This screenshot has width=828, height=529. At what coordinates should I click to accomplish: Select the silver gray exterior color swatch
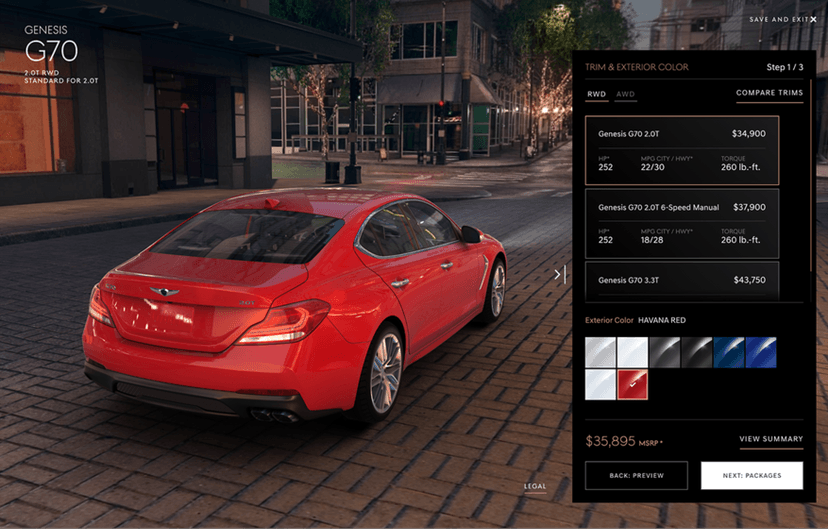600,352
